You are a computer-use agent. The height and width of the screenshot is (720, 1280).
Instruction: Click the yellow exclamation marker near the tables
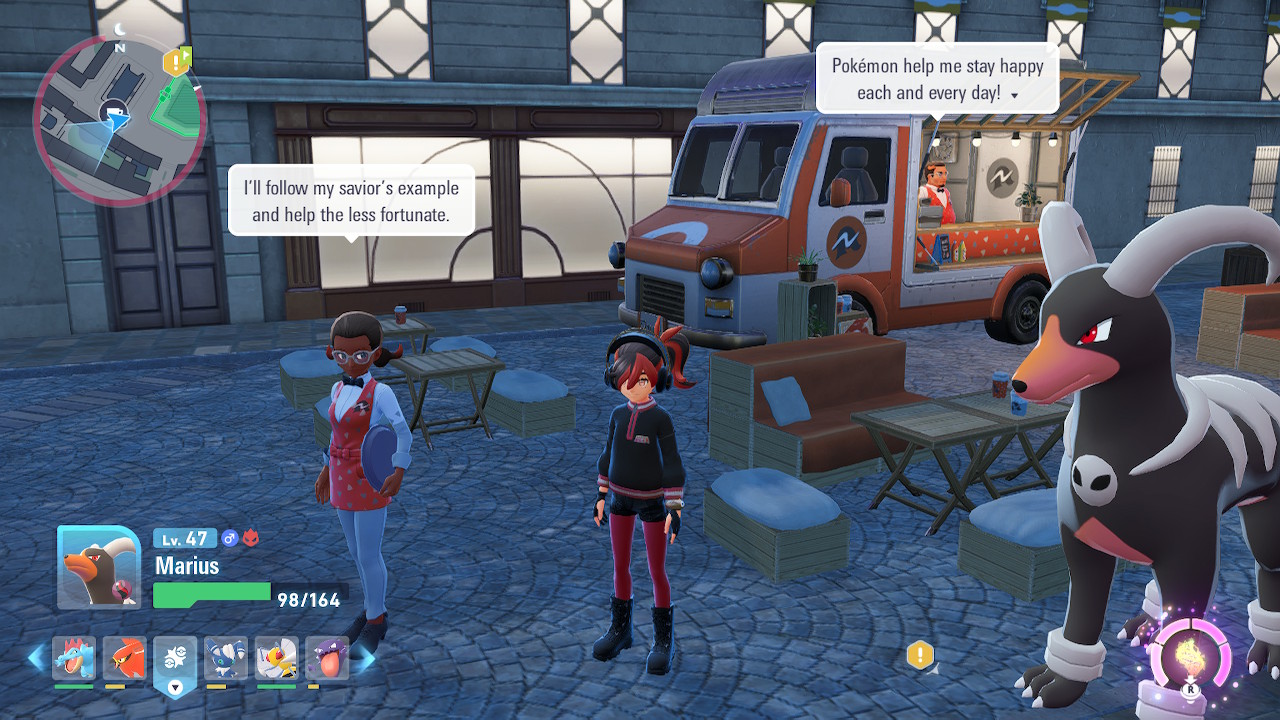(920, 655)
